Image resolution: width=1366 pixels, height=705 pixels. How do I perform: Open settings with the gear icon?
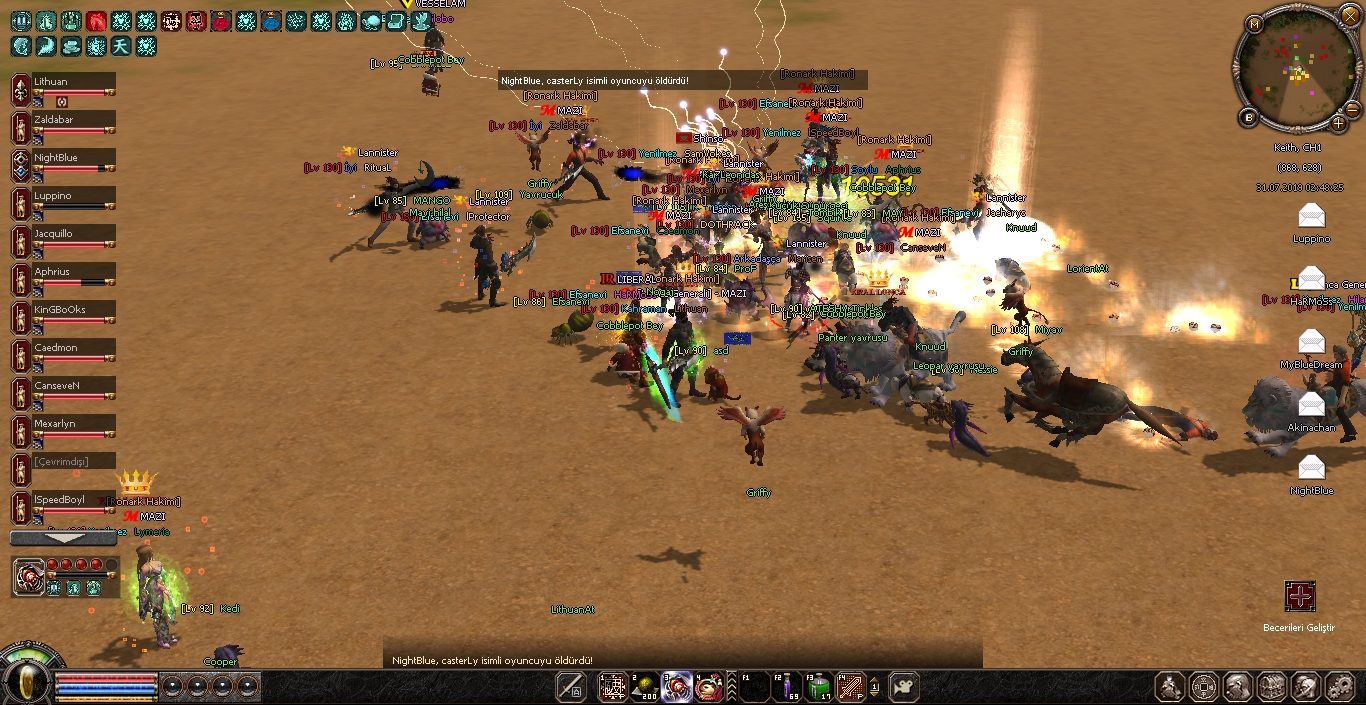[1339, 687]
